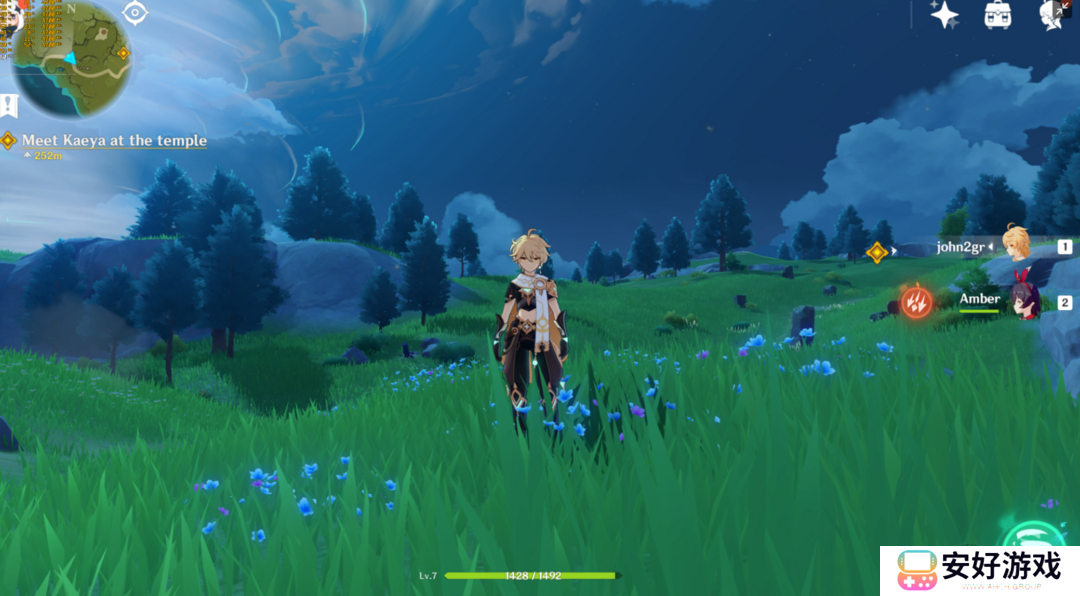Switch to party member john2gr

click(x=1016, y=245)
